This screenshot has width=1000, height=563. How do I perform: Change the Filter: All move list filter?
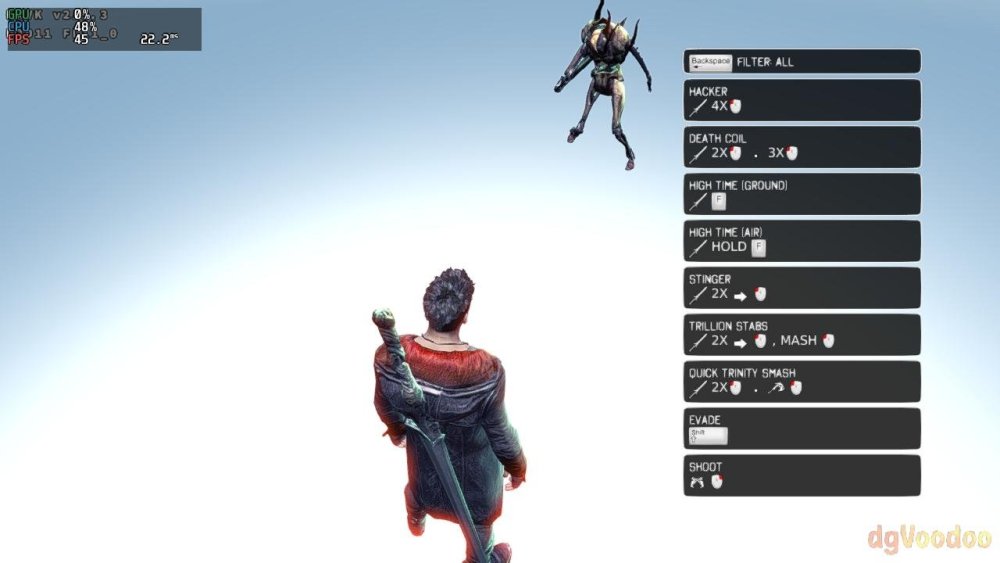pos(801,61)
